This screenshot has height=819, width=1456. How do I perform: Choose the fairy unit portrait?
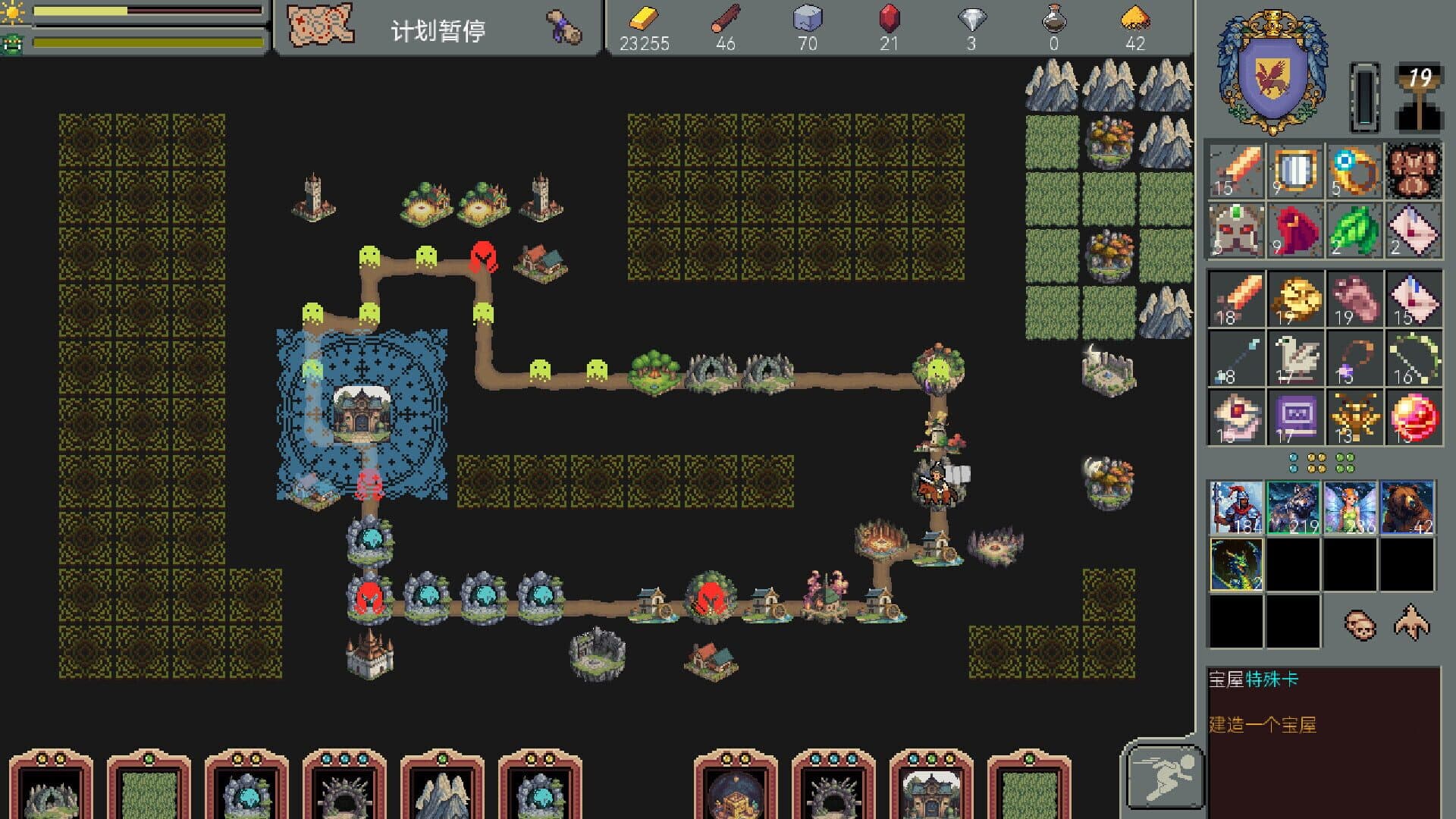(x=1350, y=507)
